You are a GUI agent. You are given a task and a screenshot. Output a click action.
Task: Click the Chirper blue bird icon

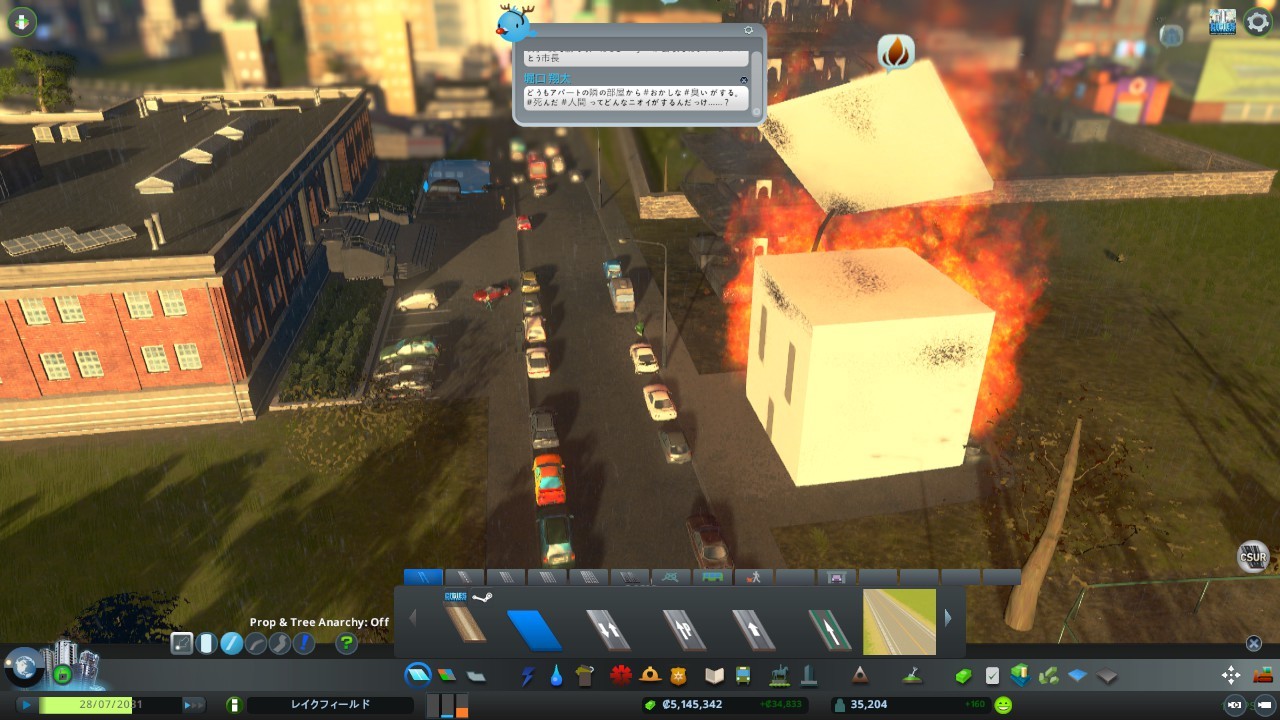[516, 22]
